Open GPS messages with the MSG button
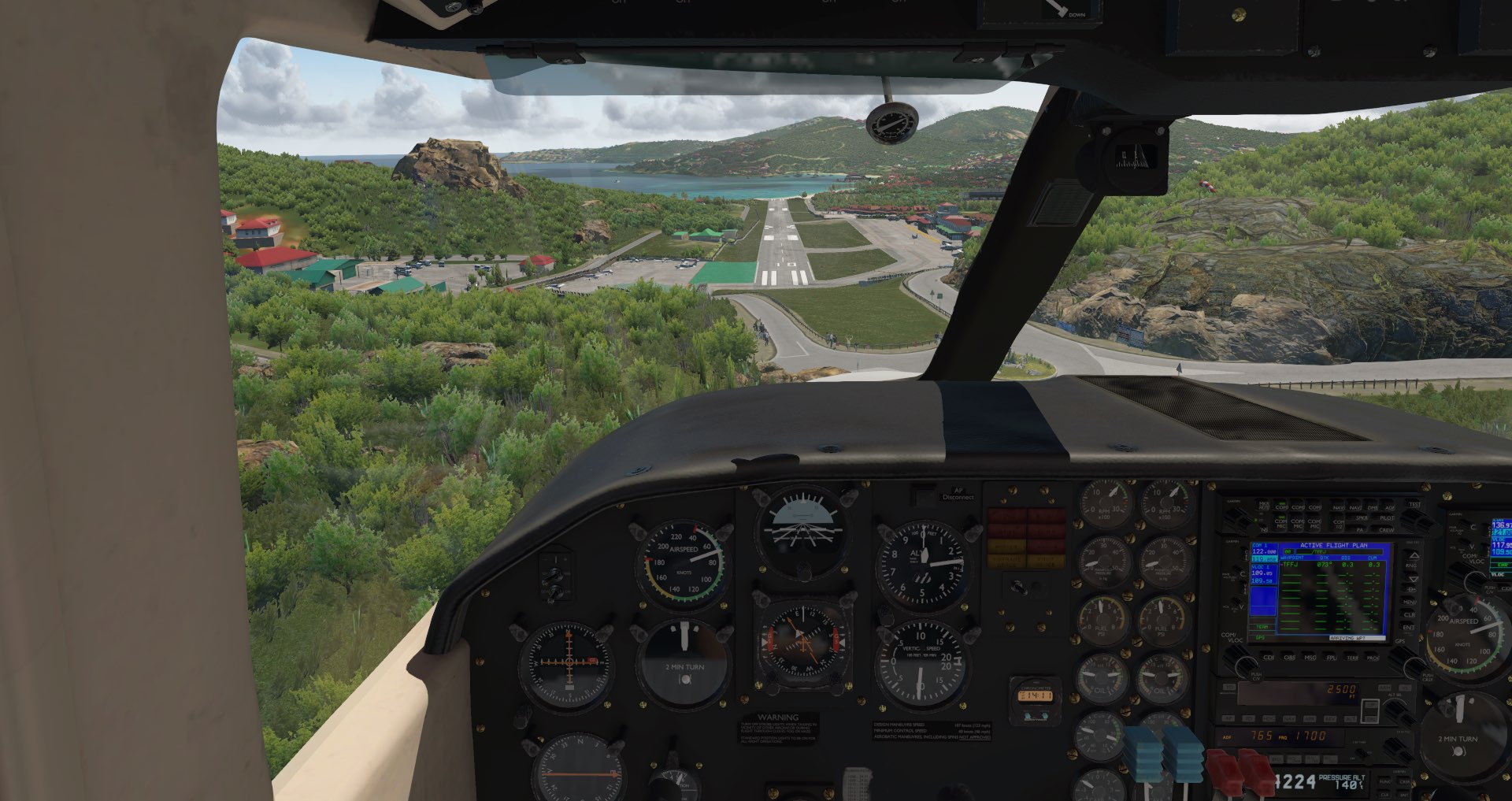Viewport: 1512px width, 801px height. point(1310,657)
